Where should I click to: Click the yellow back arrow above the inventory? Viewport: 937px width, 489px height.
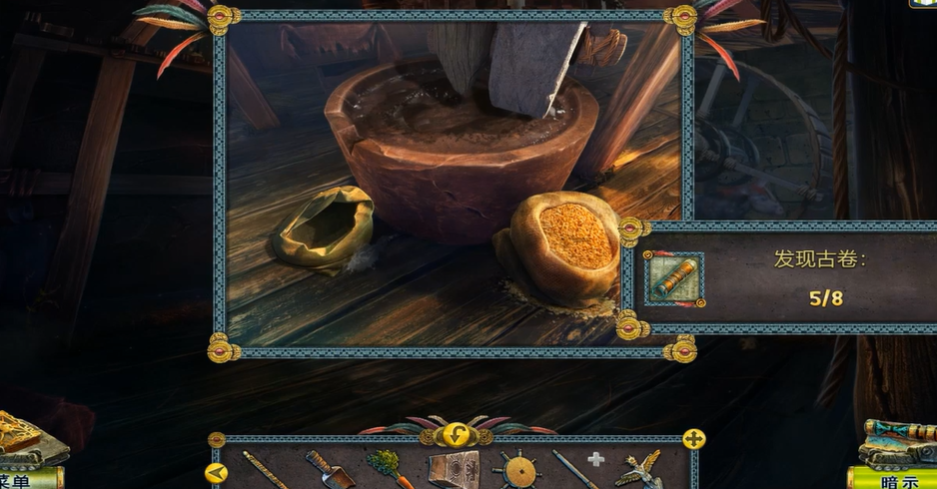click(x=457, y=435)
